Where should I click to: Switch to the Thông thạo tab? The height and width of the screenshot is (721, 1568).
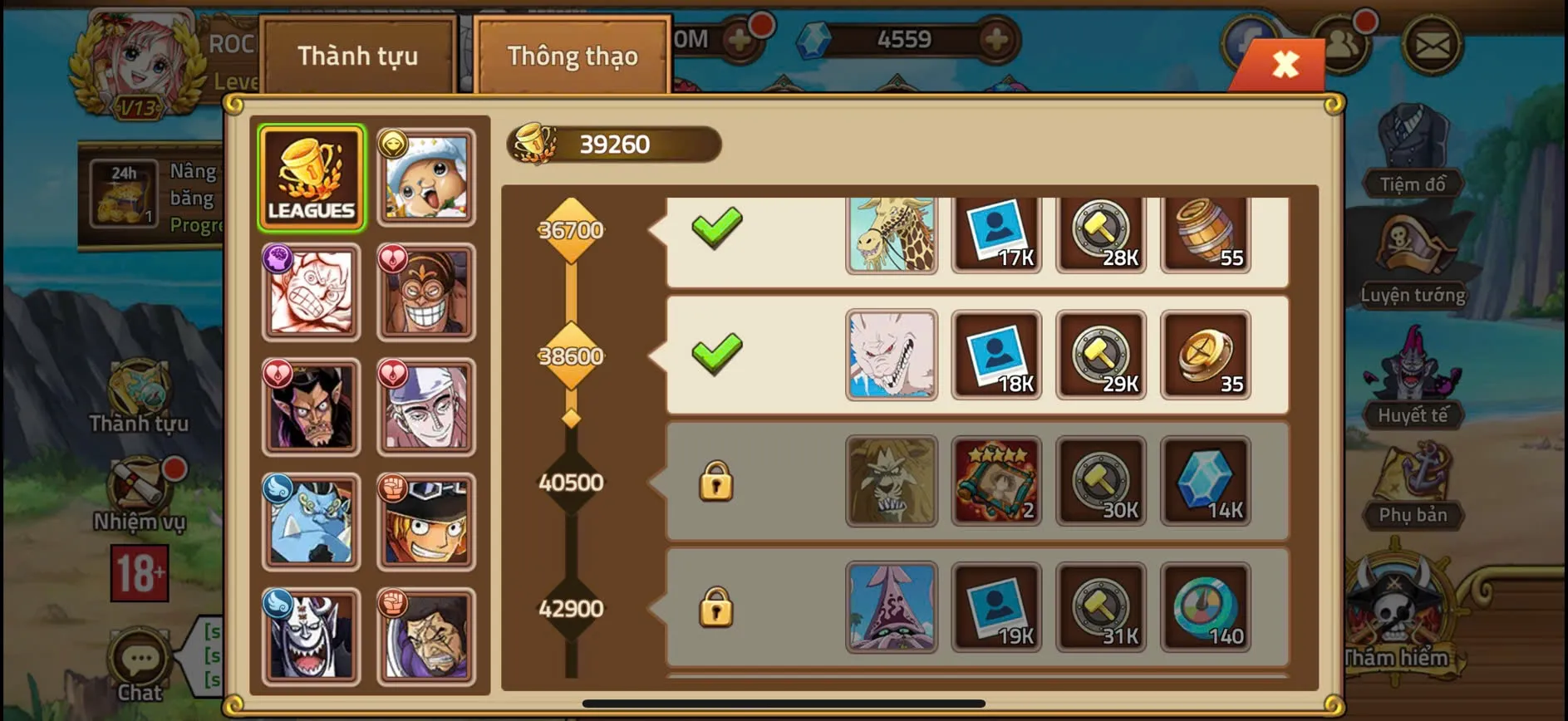click(x=571, y=56)
